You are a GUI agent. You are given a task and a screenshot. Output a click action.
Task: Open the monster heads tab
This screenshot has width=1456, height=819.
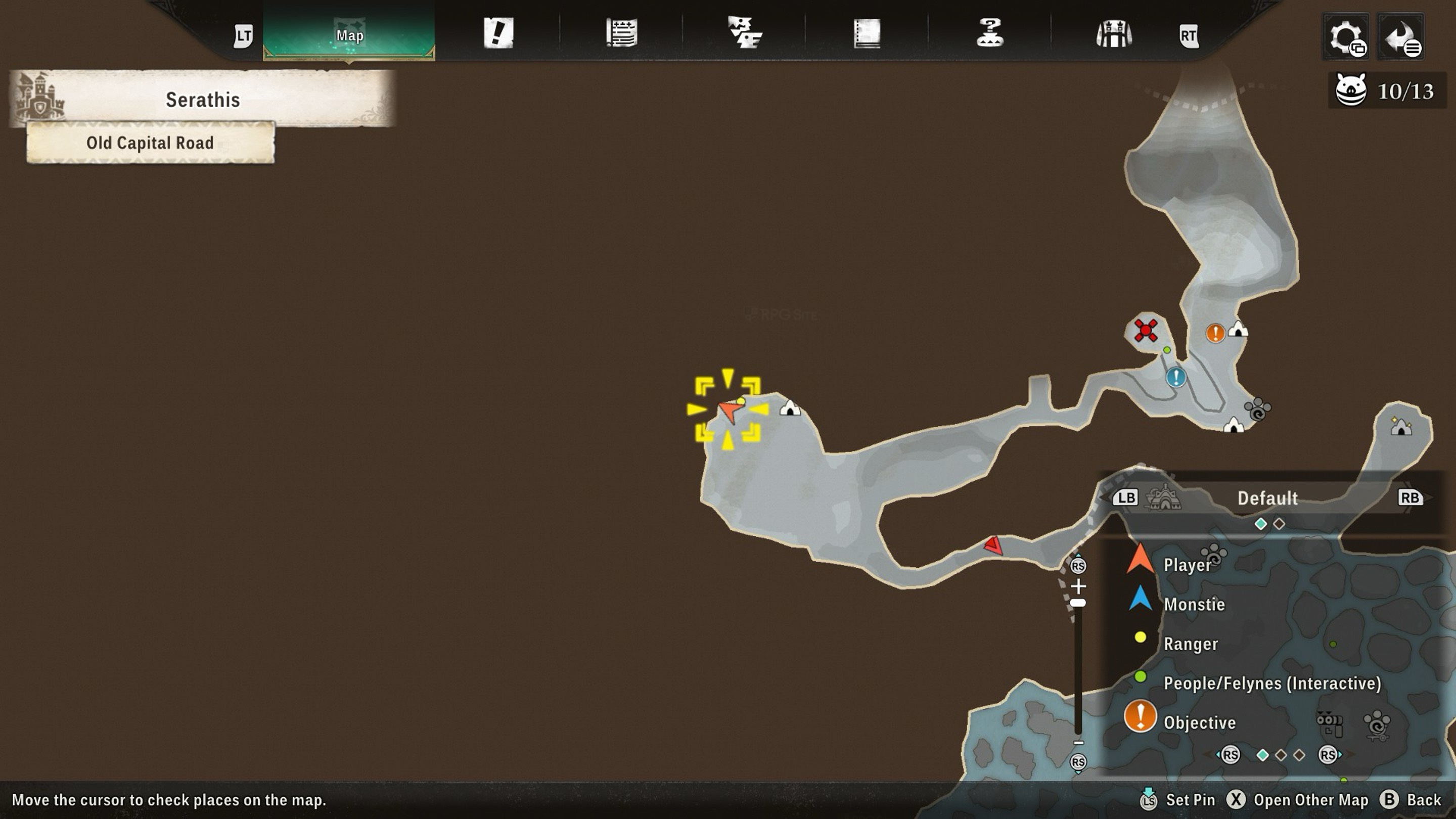[744, 33]
